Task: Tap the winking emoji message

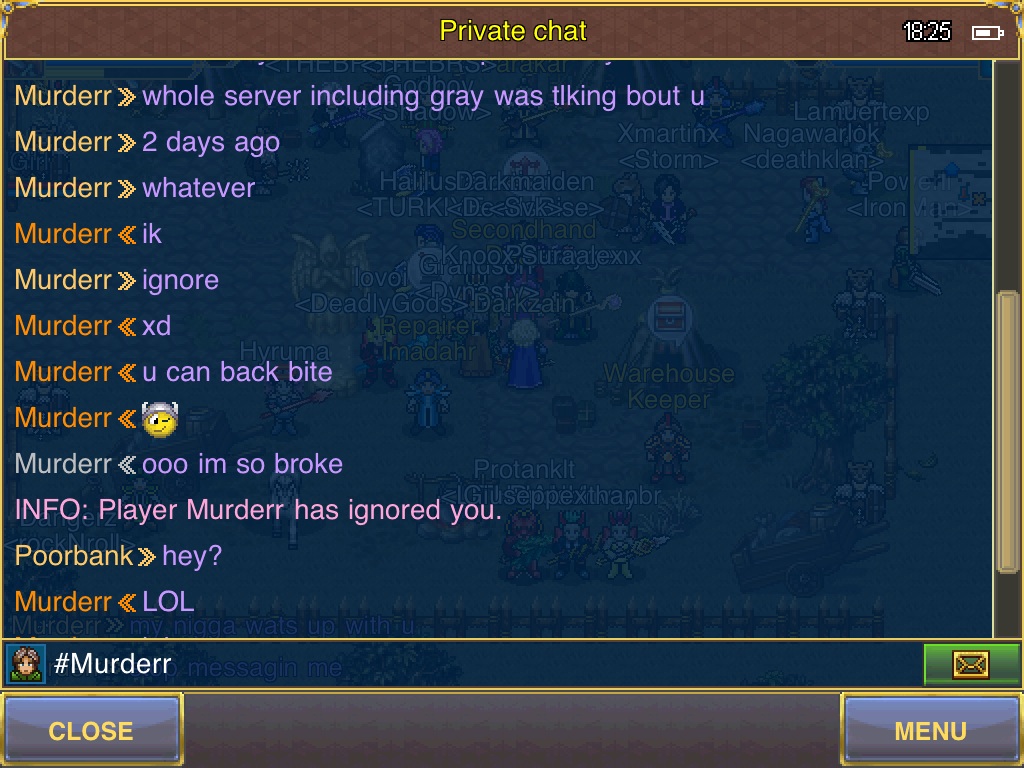Action: point(160,419)
